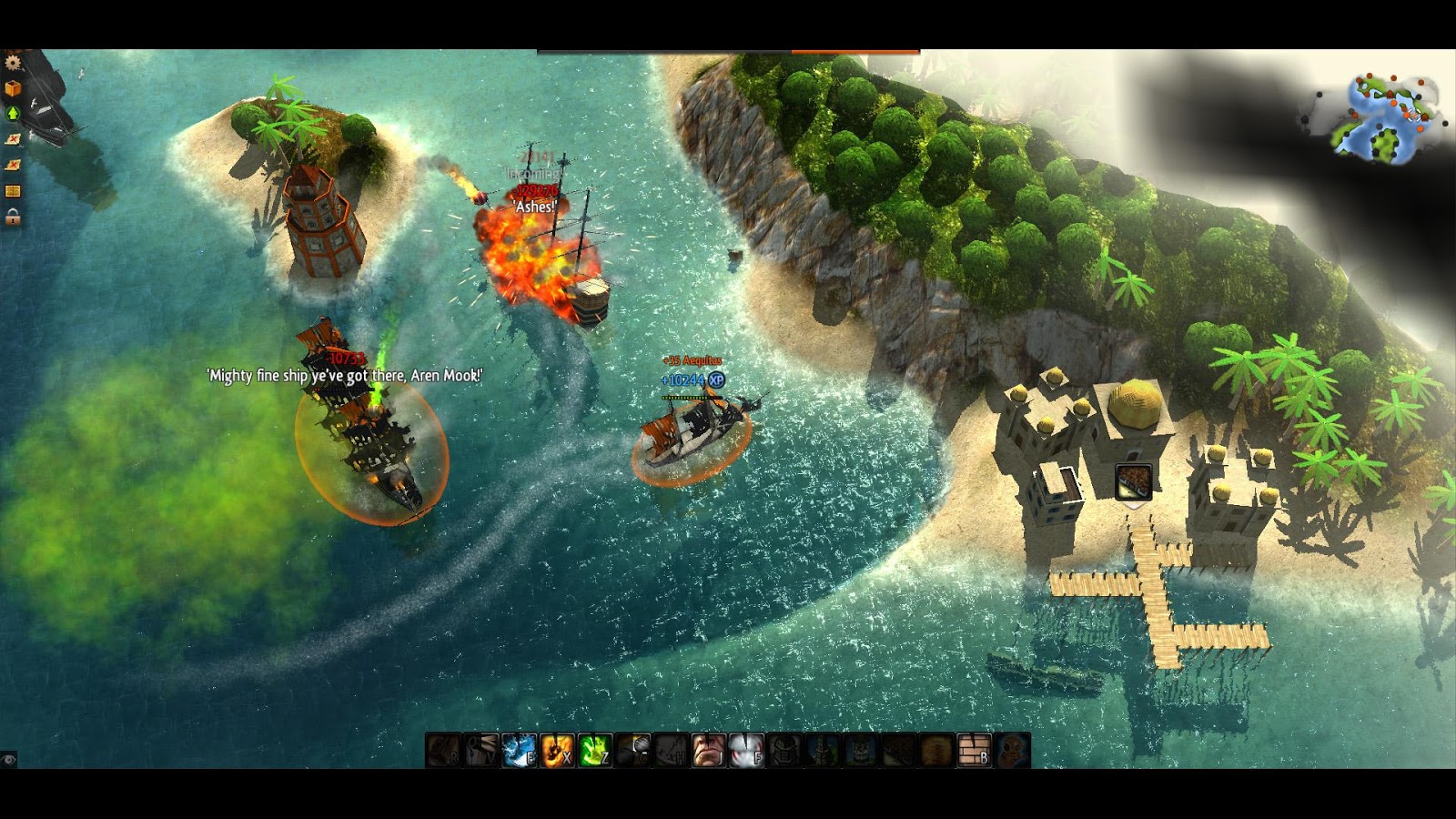1456x819 pixels.
Task: Use the white and red mask ability (F)
Action: click(x=746, y=751)
